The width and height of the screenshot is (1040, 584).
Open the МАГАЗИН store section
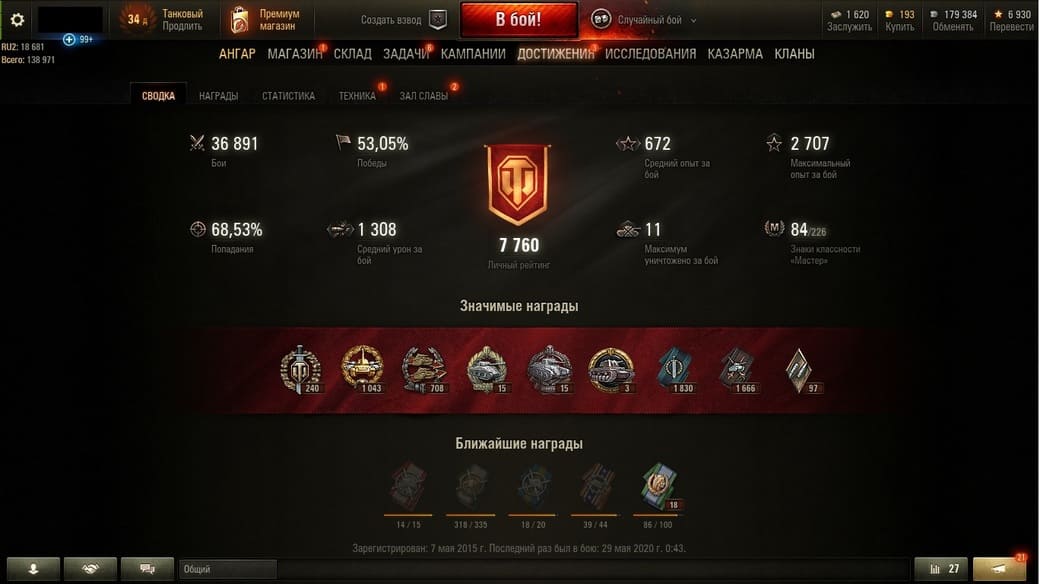point(294,54)
